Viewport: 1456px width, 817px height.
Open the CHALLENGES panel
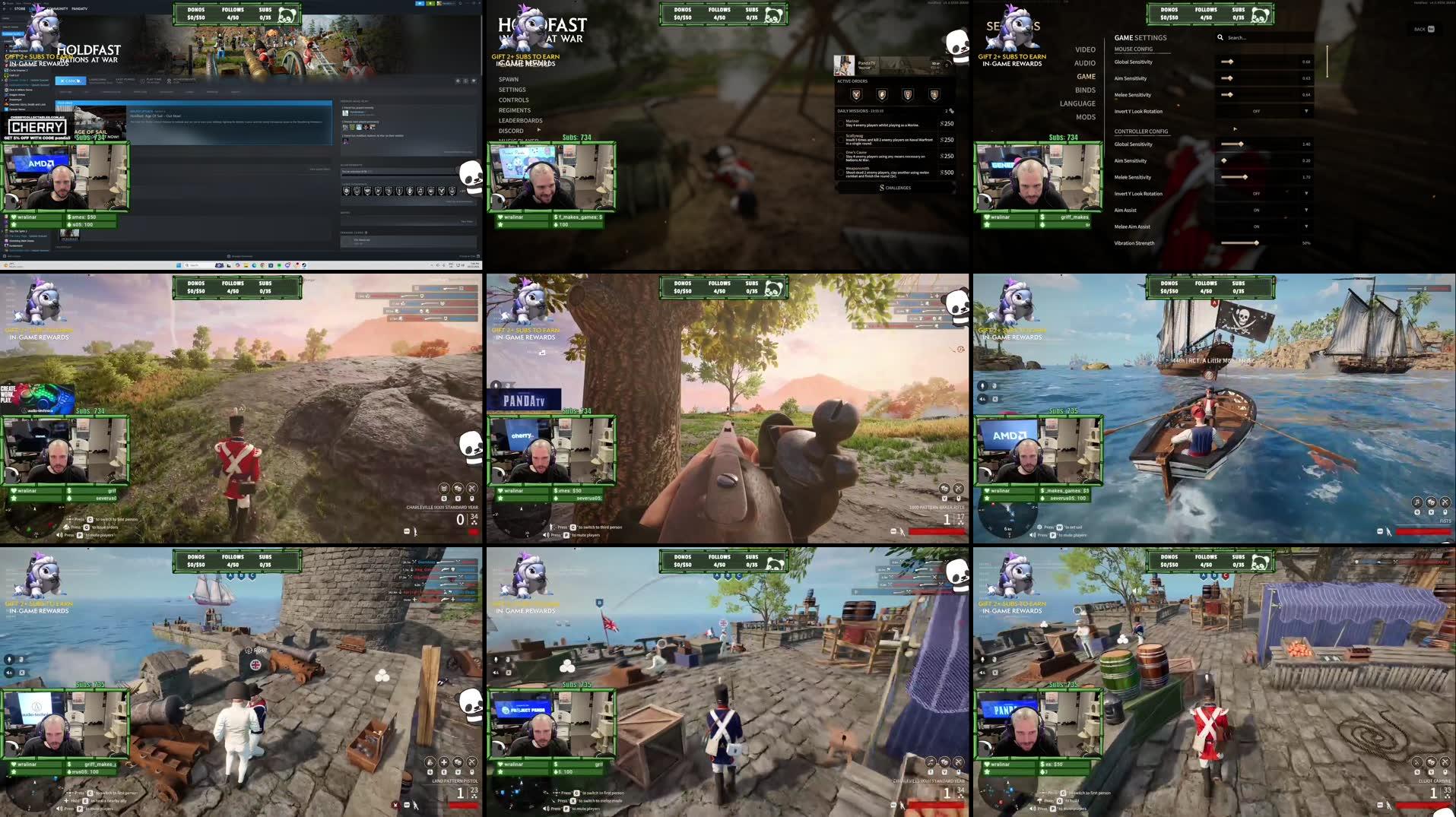896,187
